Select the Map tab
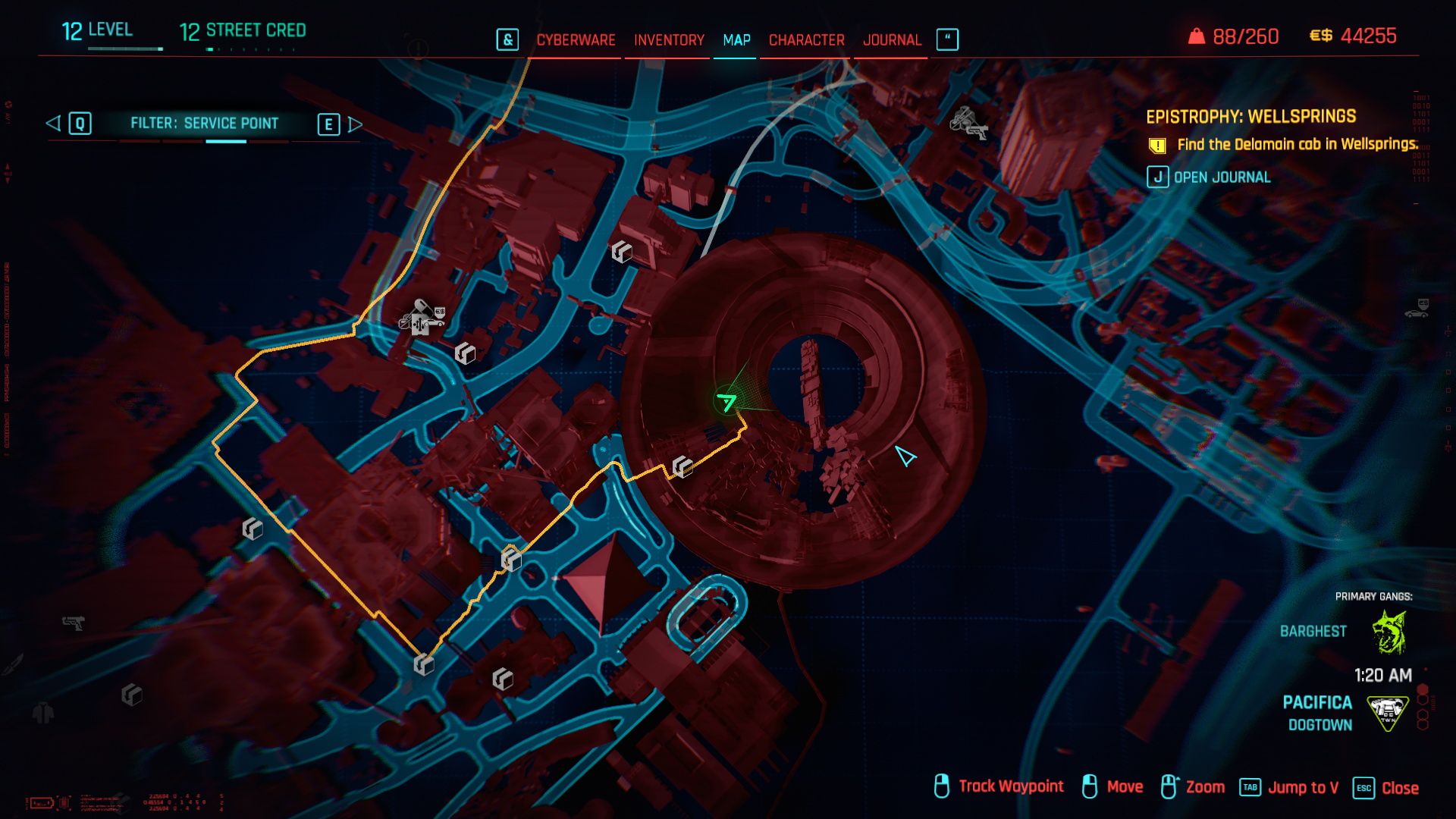The image size is (1456, 819). [736, 40]
